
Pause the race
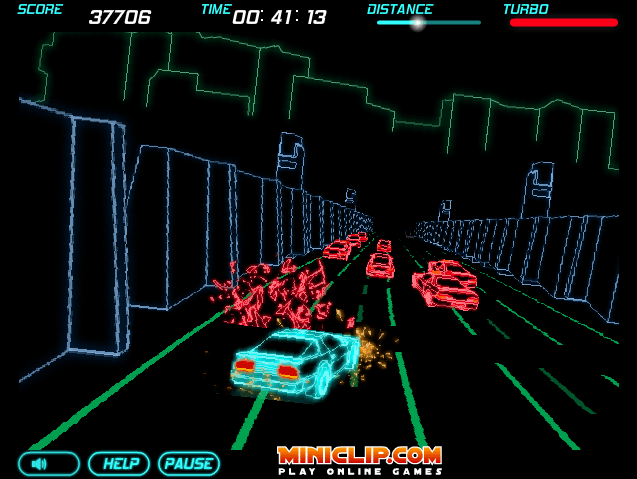point(188,464)
